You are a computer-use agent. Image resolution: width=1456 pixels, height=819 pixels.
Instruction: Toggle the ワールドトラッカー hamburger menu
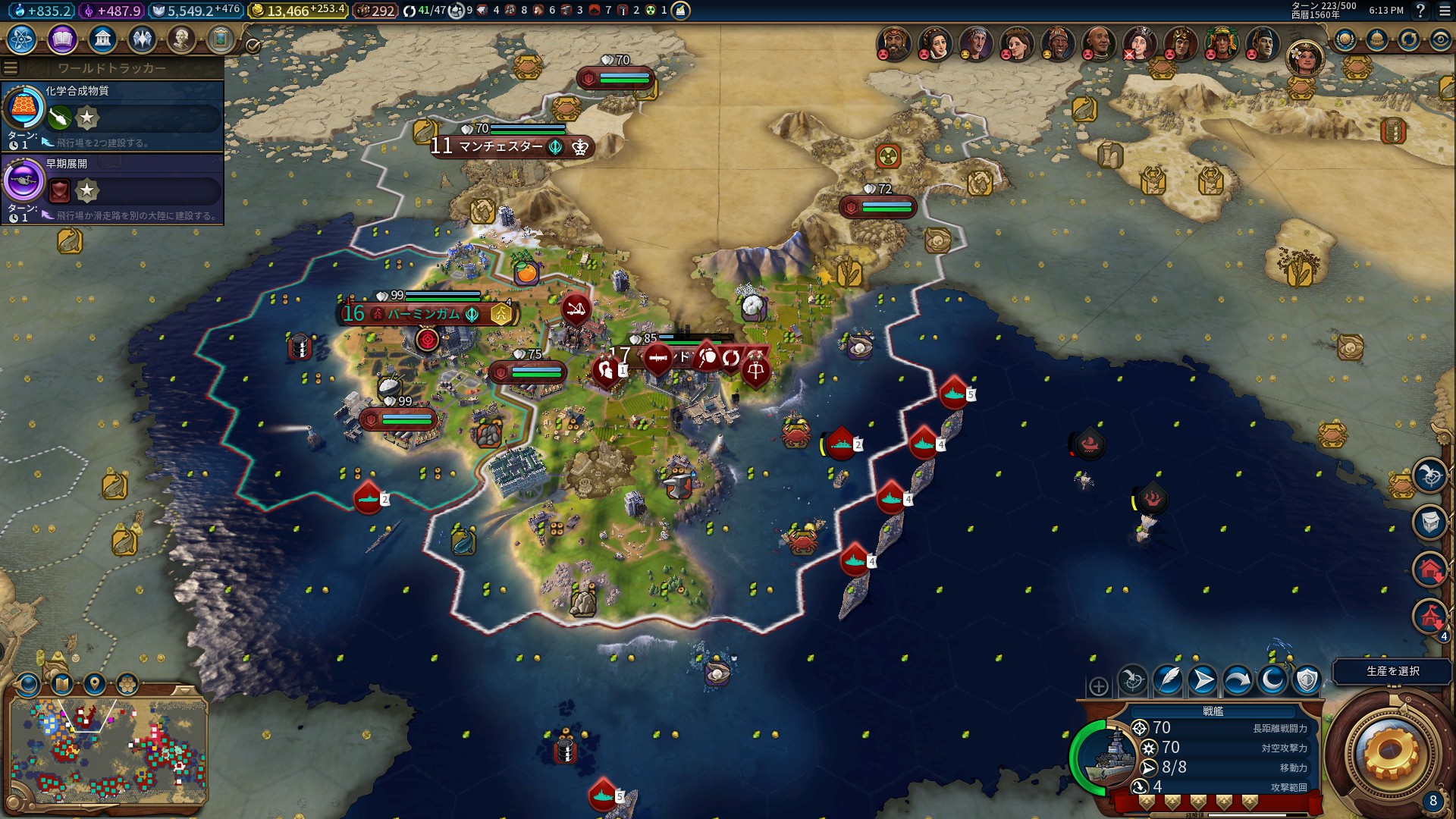(11, 68)
